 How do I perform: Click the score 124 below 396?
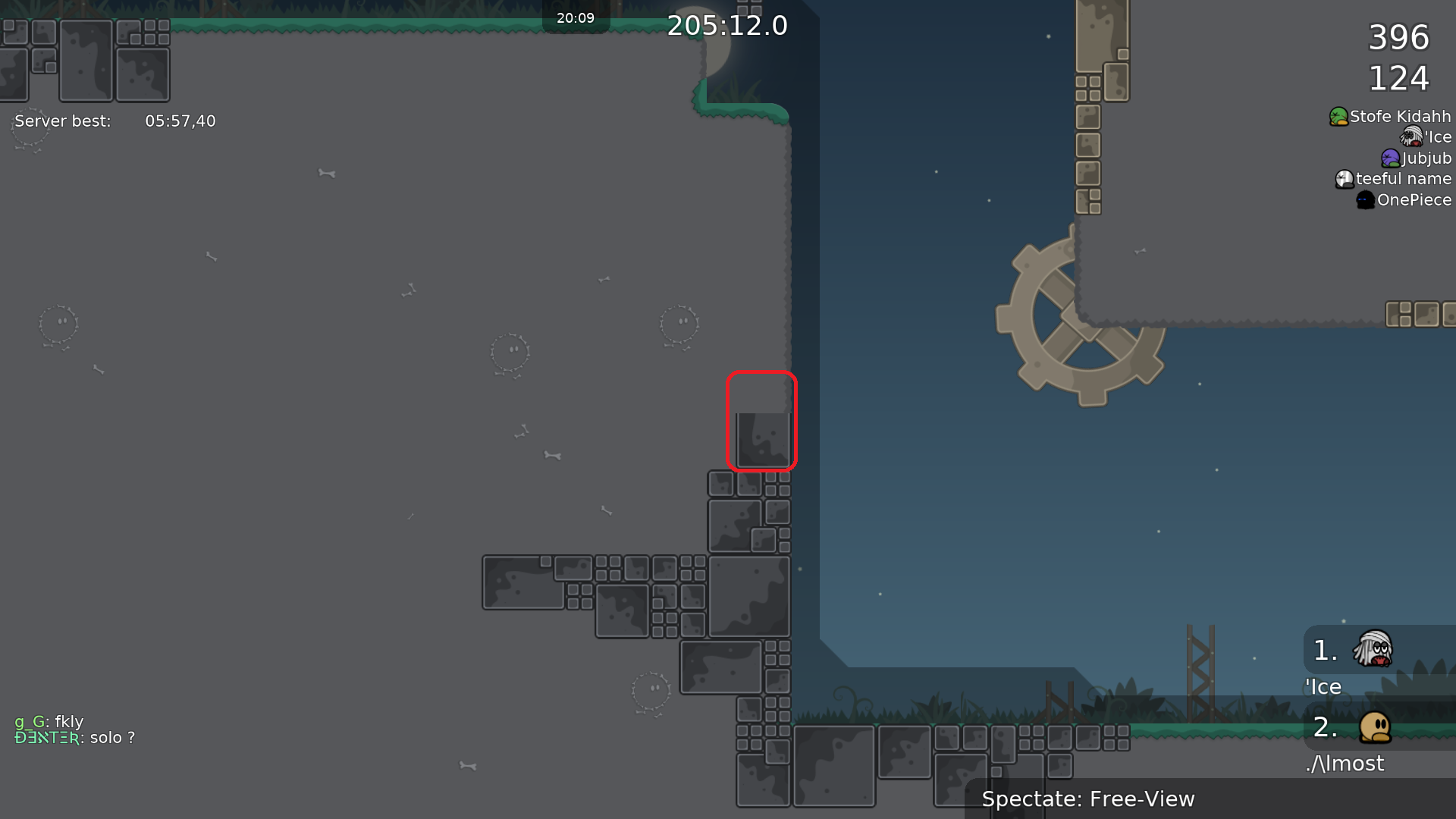(x=1399, y=77)
